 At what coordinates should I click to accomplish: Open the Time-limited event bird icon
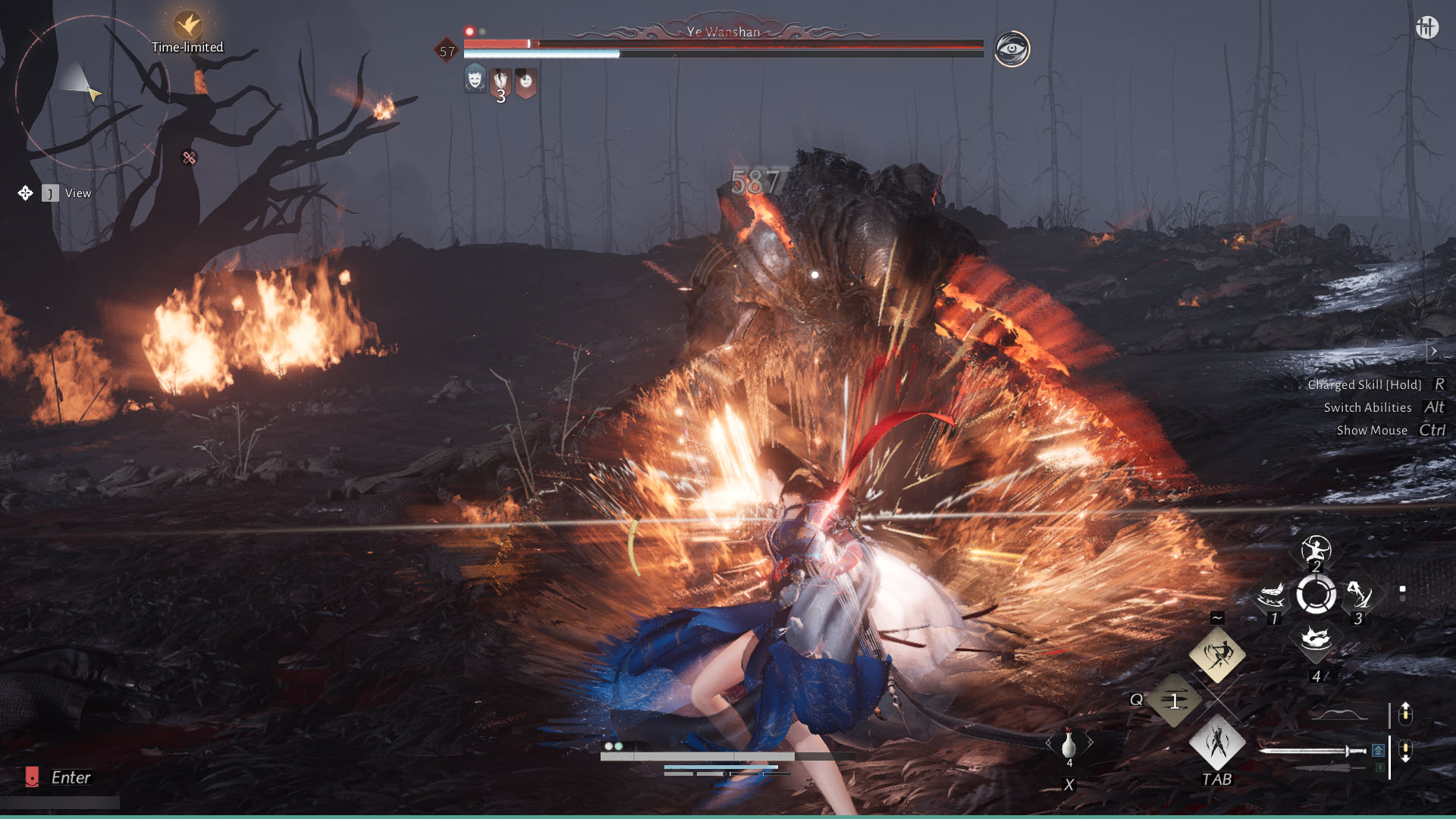click(x=187, y=25)
